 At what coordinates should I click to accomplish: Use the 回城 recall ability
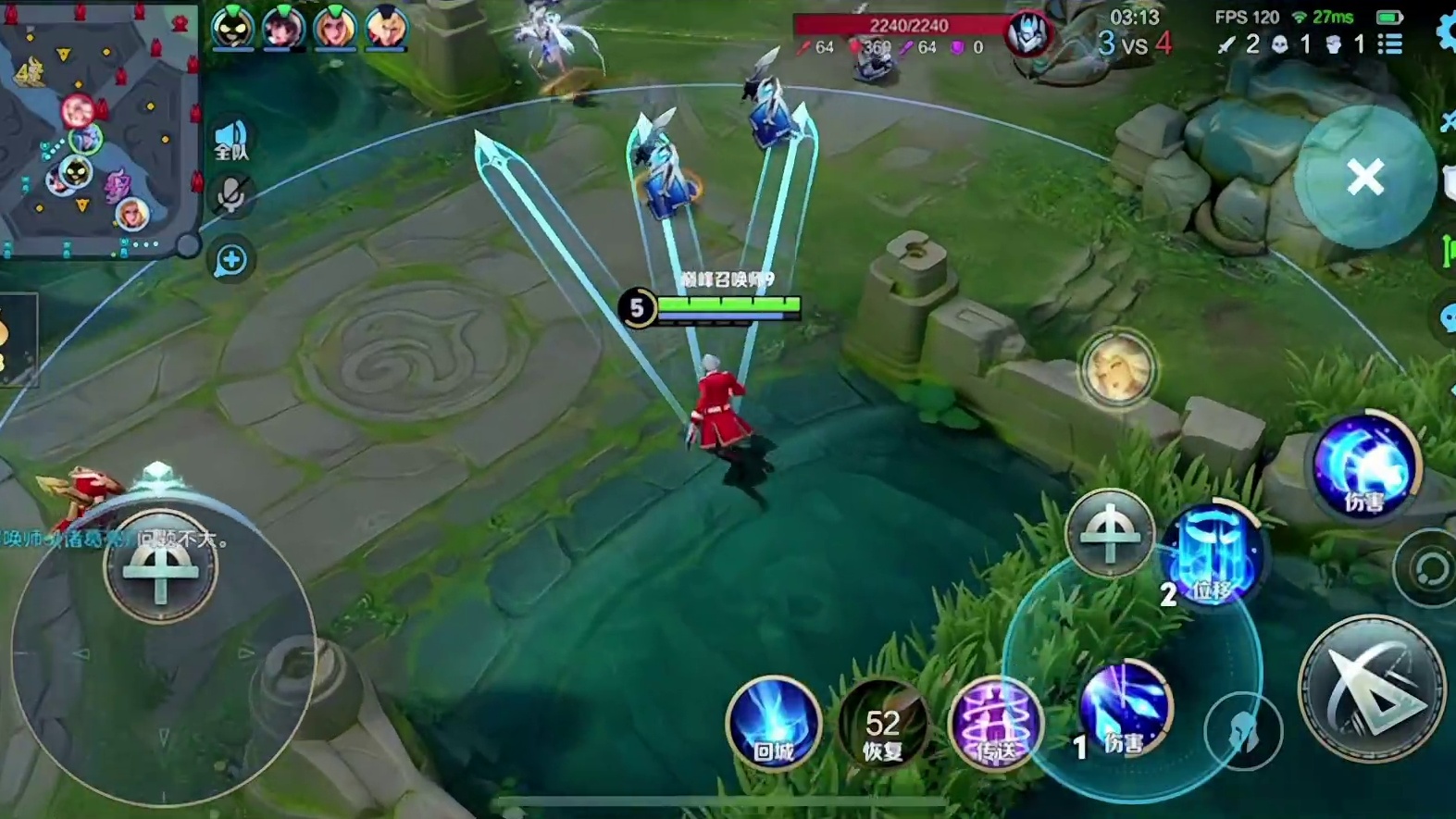pyautogui.click(x=773, y=724)
